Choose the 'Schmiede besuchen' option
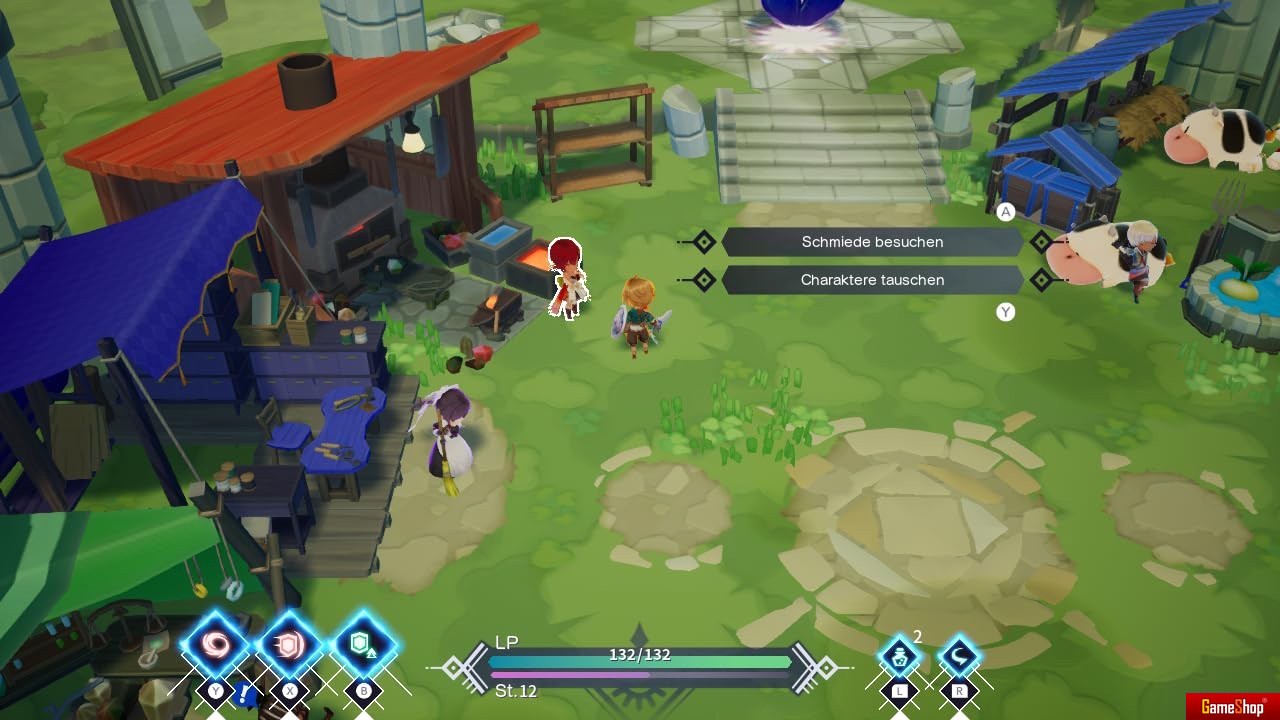This screenshot has height=720, width=1280. 872,242
